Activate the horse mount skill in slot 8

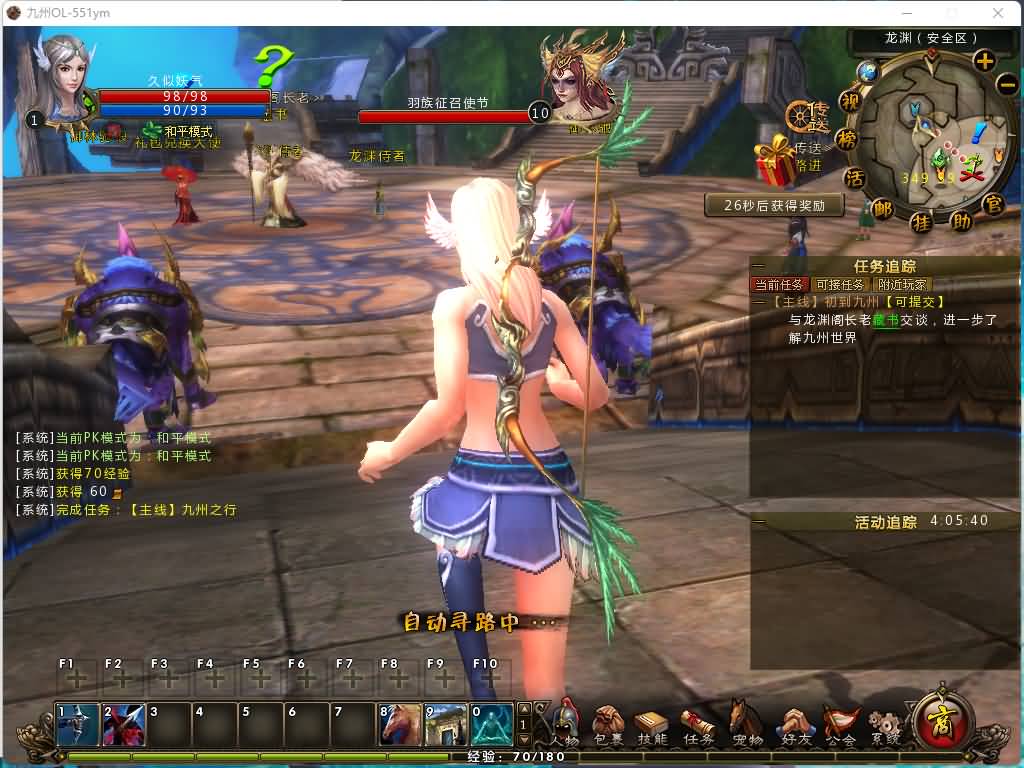click(399, 725)
